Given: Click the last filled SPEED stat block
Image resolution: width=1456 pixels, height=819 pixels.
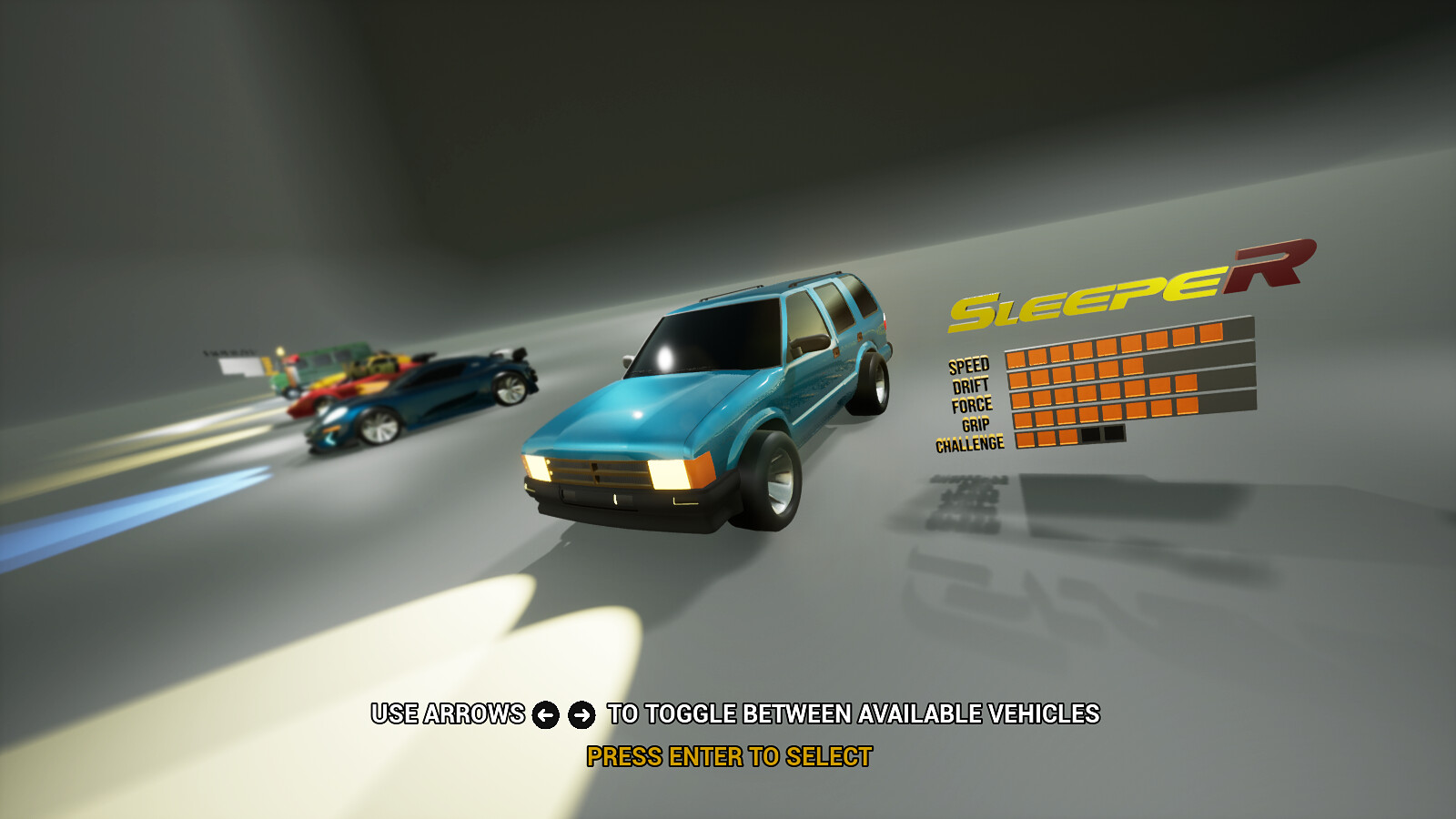Looking at the screenshot, I should click(x=1211, y=333).
